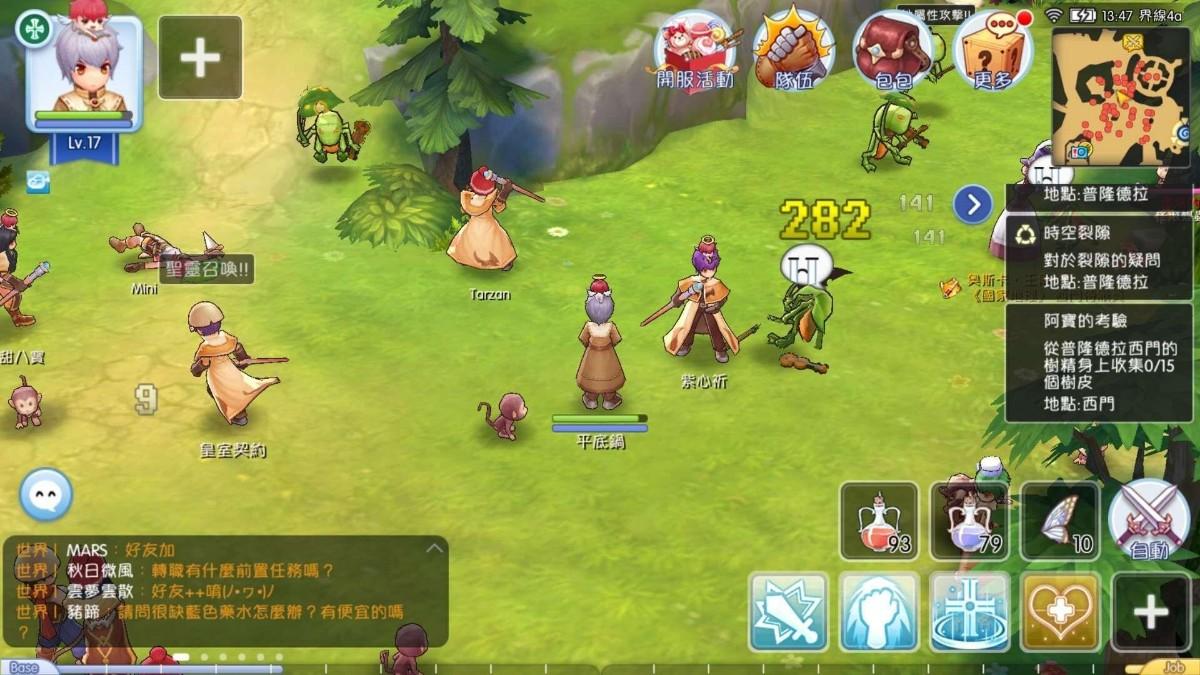This screenshot has width=1200, height=675.
Task: Activate the glowing fist skill
Action: (879, 611)
